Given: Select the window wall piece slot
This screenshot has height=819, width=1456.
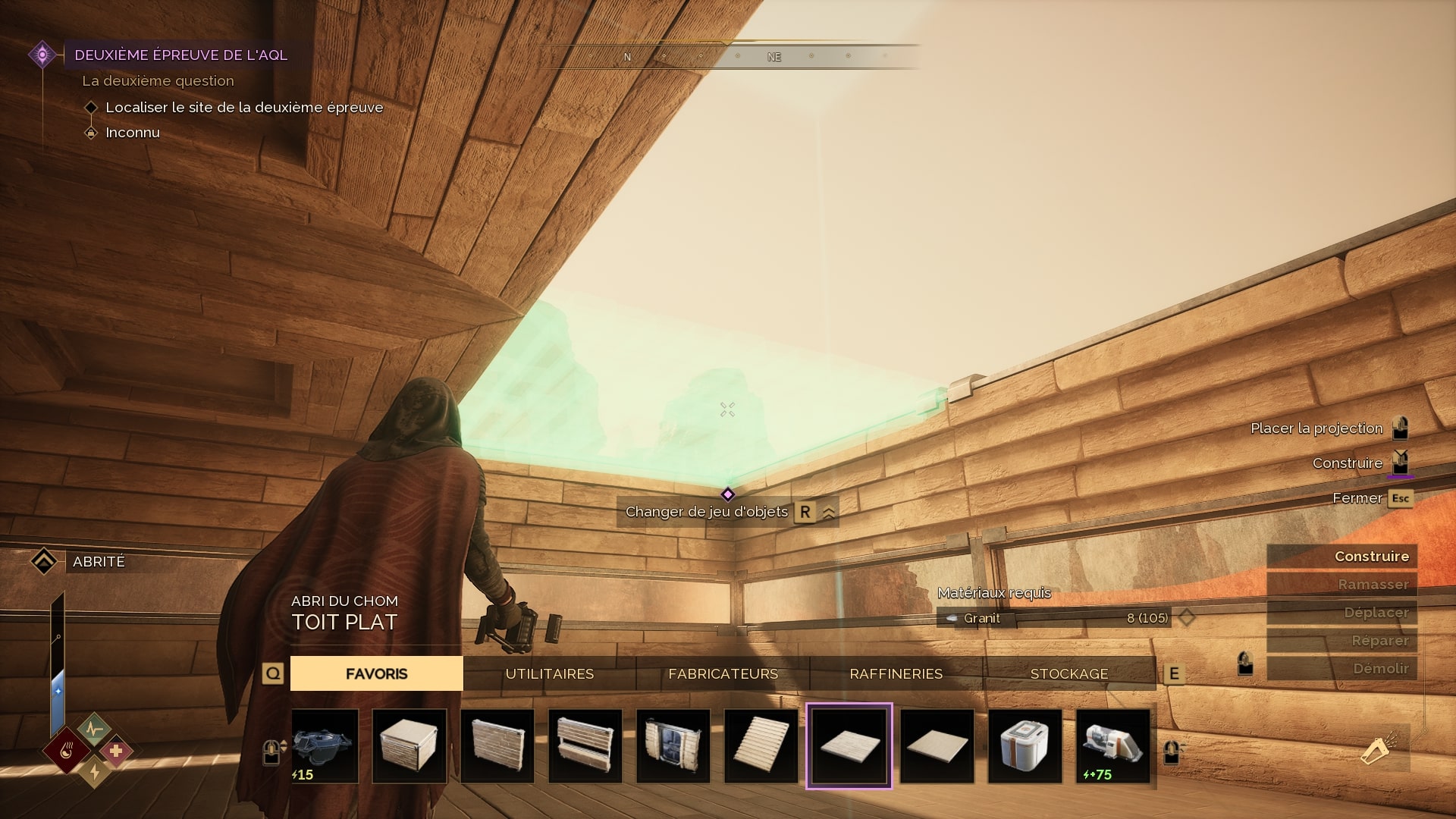Looking at the screenshot, I should [x=585, y=746].
